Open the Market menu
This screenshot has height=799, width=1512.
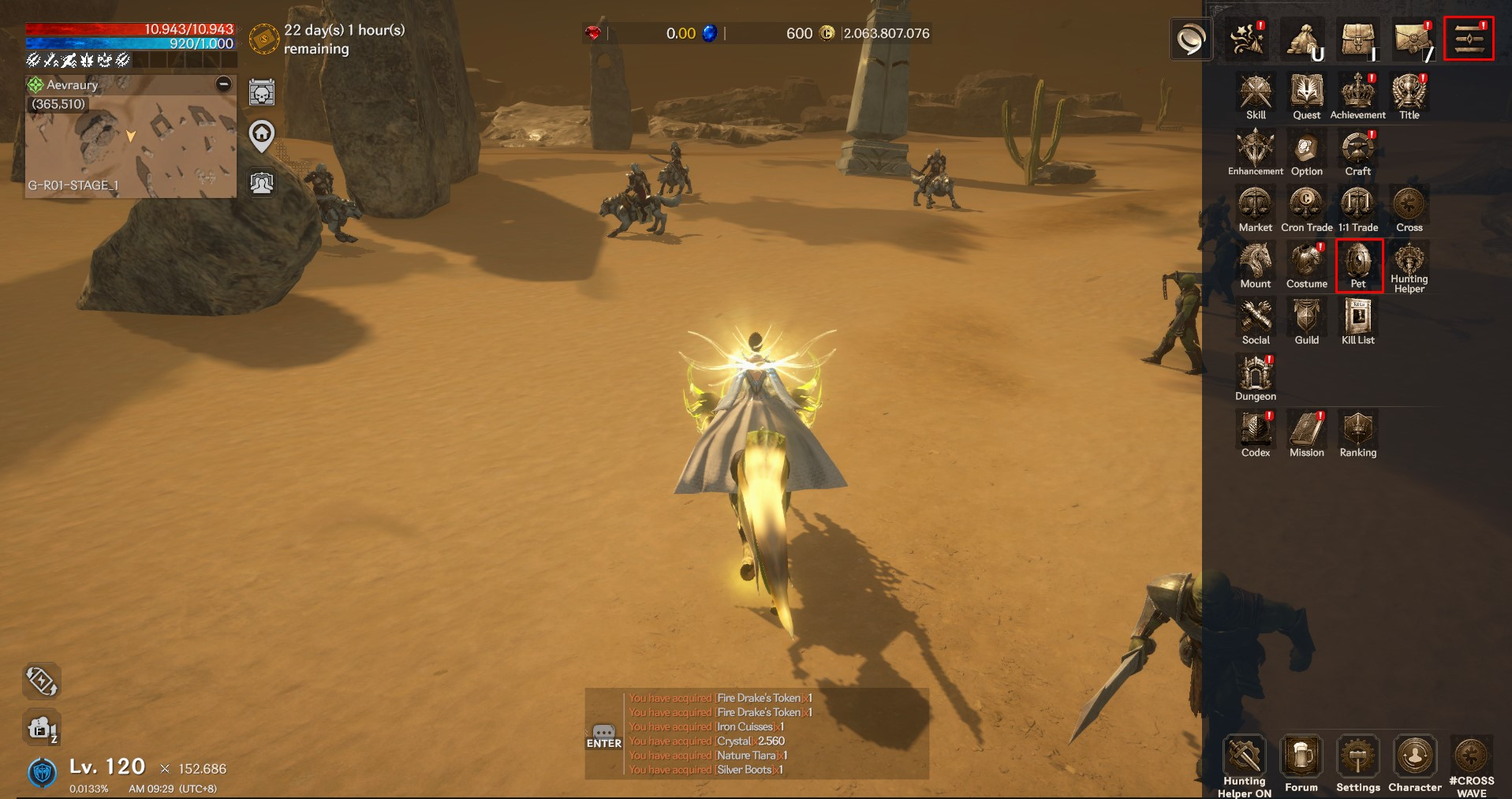1255,207
